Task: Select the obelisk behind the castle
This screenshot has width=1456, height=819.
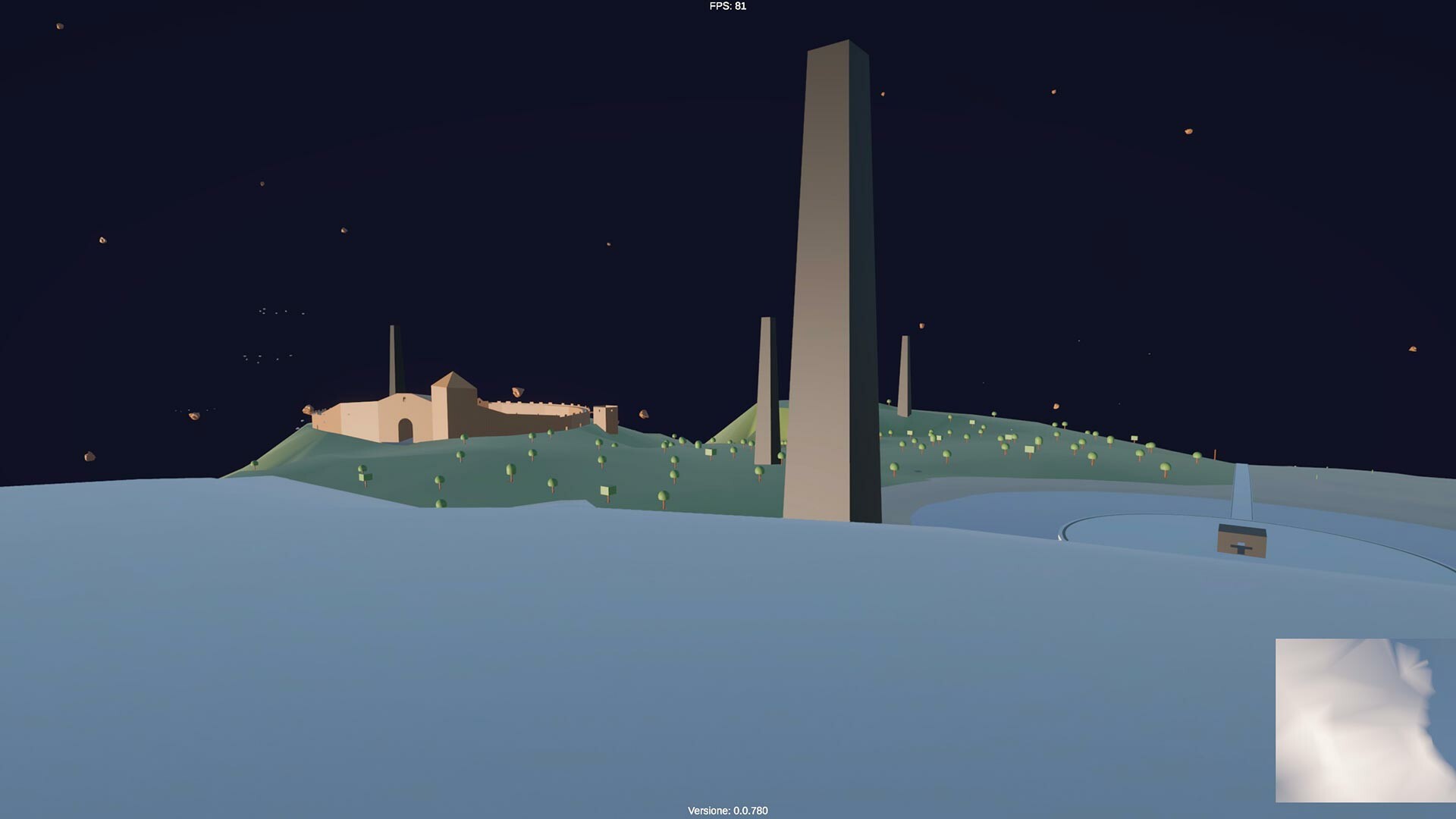Action: click(x=392, y=356)
